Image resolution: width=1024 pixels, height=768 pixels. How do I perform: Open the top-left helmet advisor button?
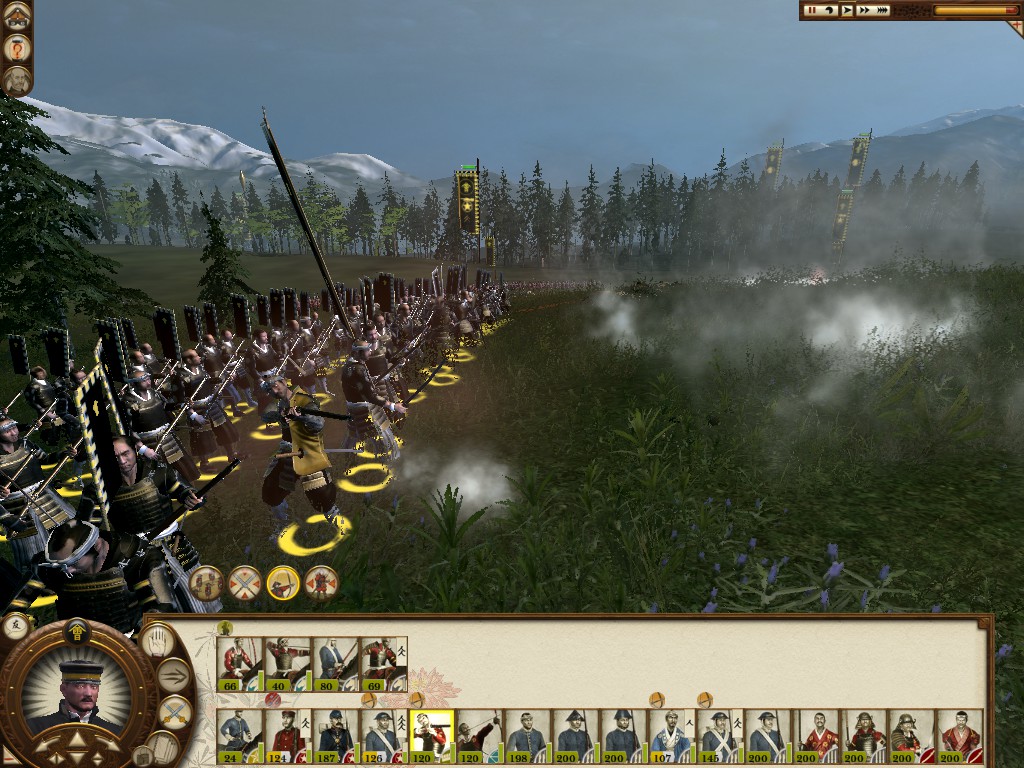coord(16,16)
